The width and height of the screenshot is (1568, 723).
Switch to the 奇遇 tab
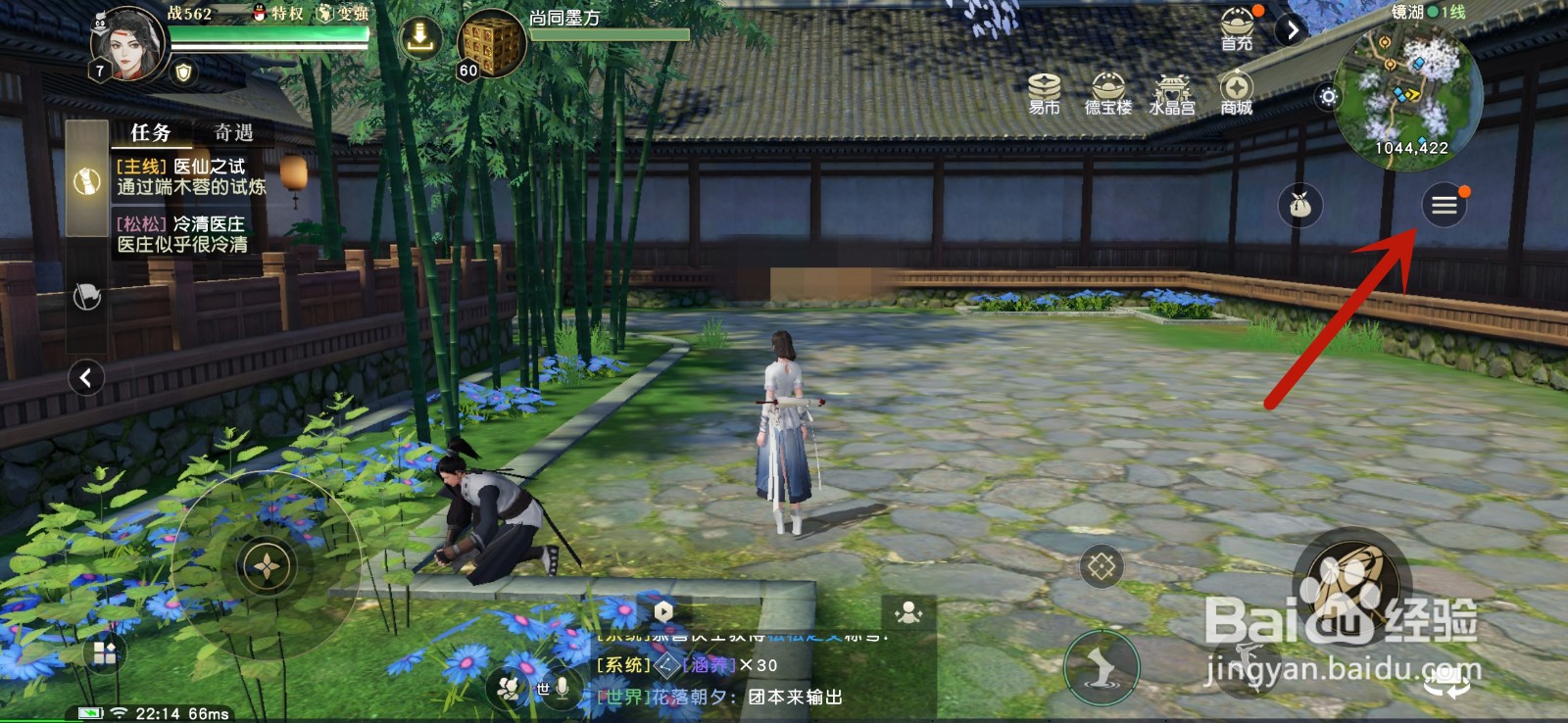point(234,132)
